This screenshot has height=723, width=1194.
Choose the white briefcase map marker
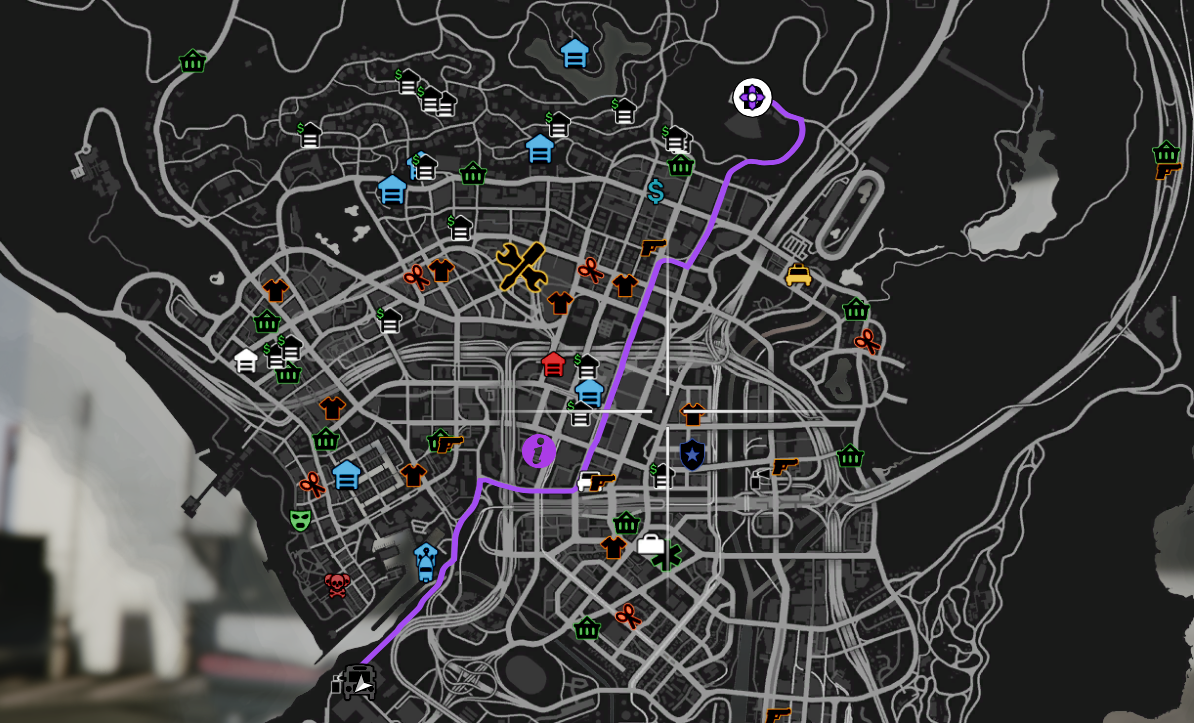650,544
